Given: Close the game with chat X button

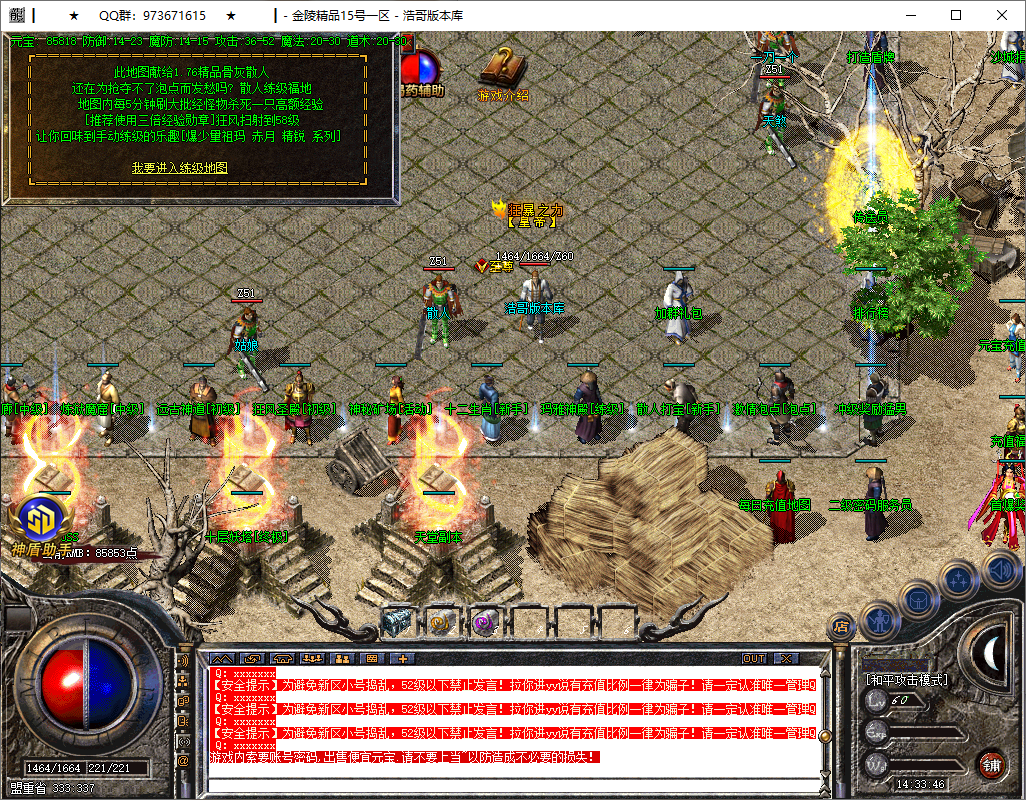Looking at the screenshot, I should click(x=786, y=658).
